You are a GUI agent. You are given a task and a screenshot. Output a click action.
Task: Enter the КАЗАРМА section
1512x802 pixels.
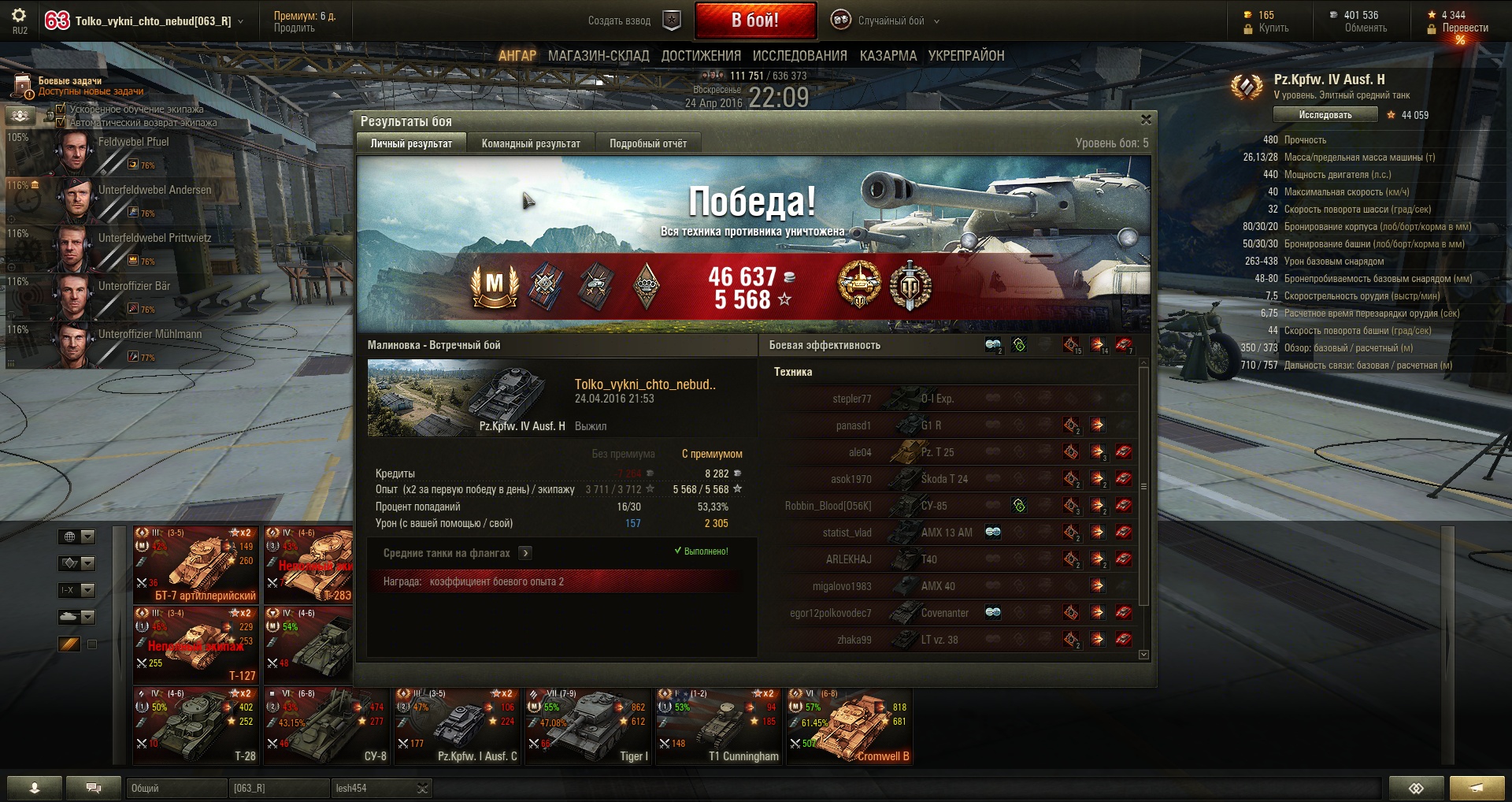888,56
